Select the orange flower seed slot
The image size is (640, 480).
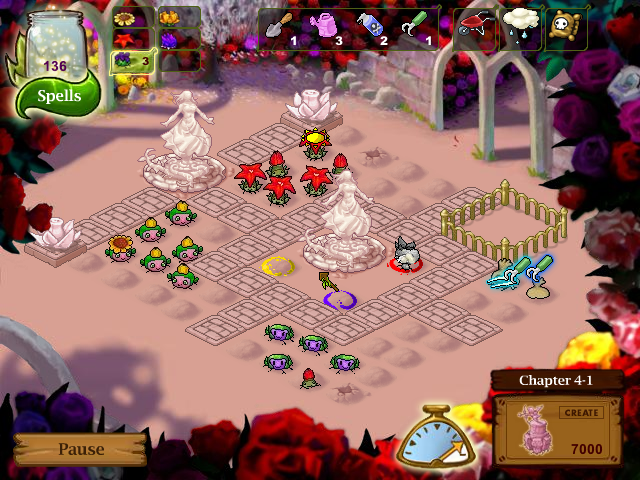[169, 18]
